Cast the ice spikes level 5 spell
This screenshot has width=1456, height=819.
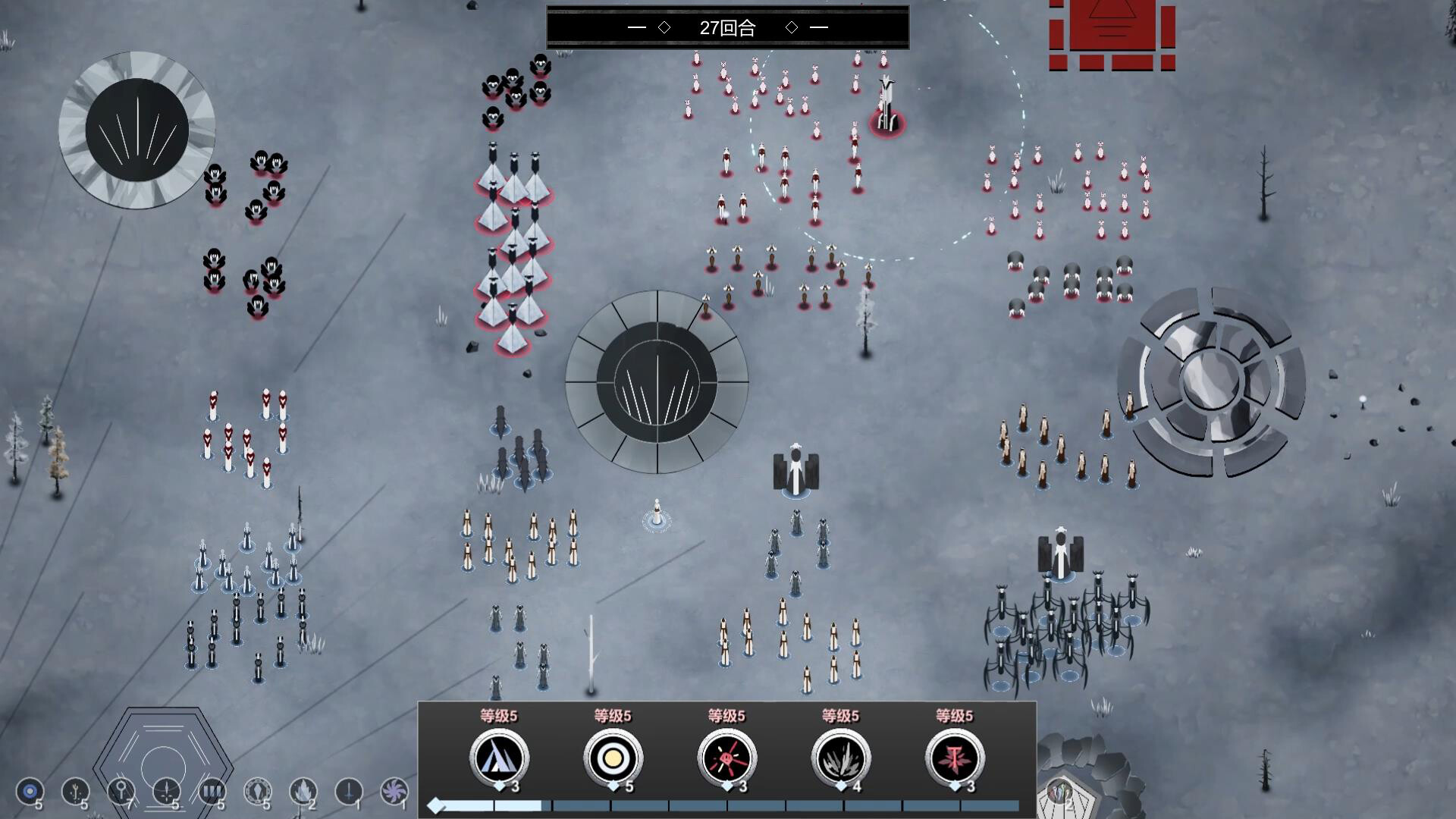tap(499, 757)
